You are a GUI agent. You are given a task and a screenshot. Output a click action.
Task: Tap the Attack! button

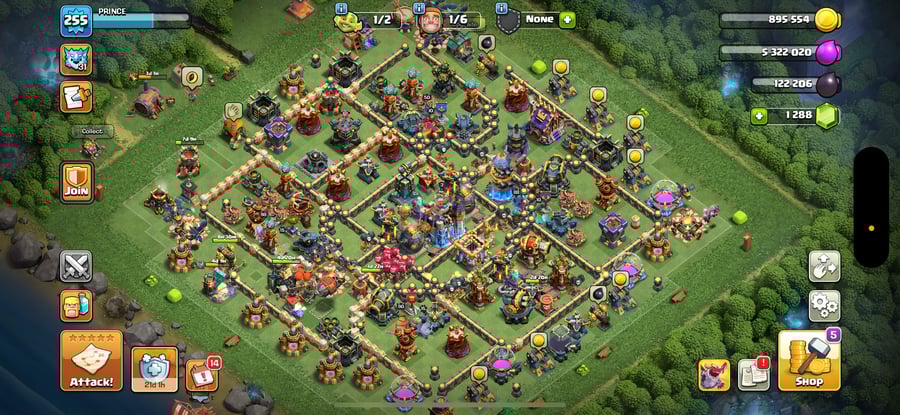(x=91, y=361)
